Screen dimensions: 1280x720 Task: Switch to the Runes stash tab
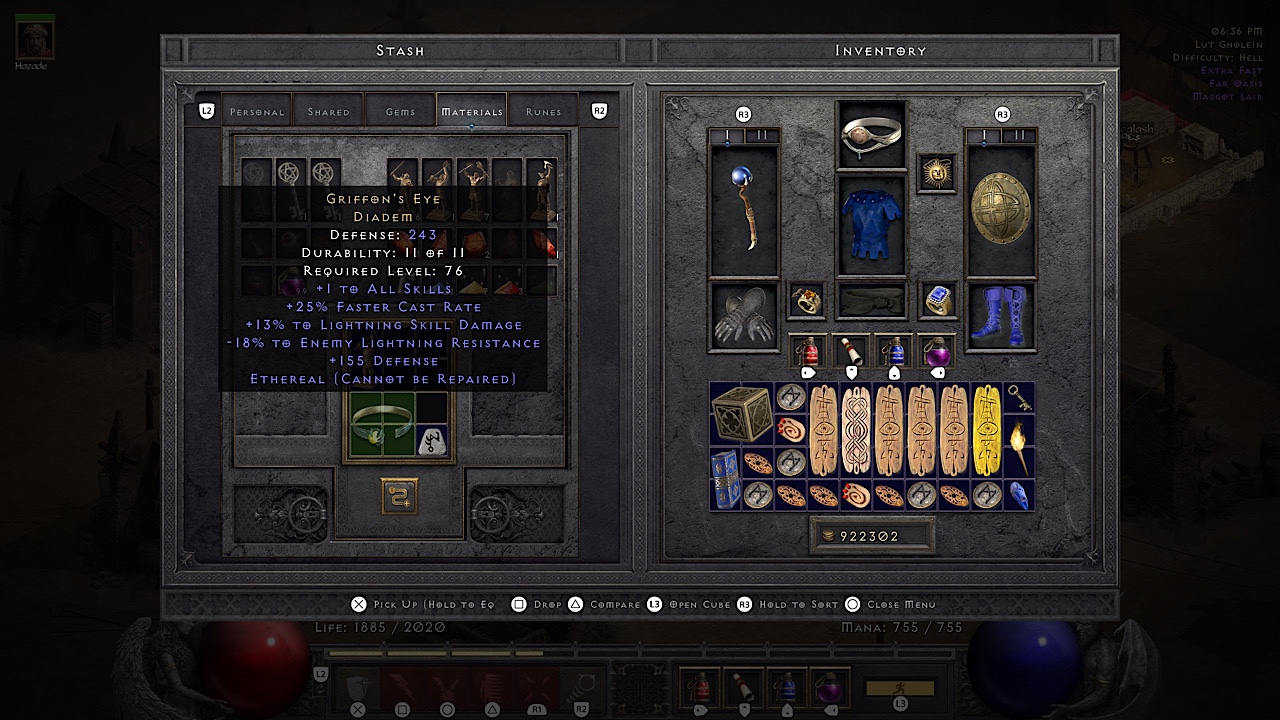point(543,112)
